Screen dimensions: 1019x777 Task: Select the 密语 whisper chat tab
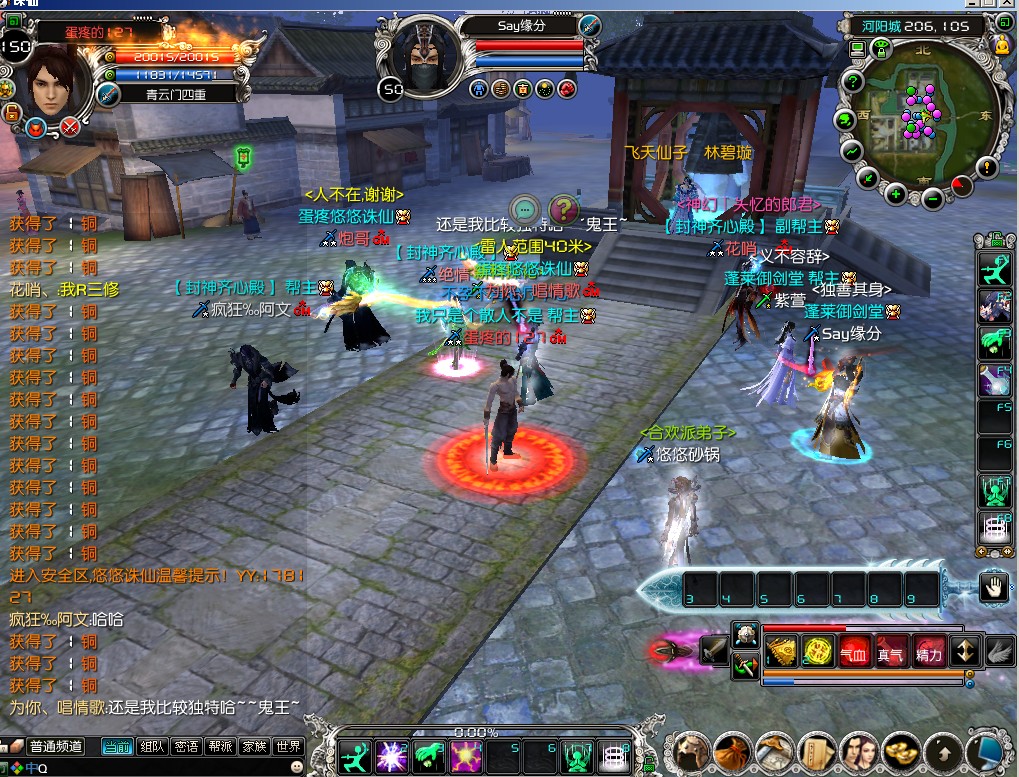[187, 746]
